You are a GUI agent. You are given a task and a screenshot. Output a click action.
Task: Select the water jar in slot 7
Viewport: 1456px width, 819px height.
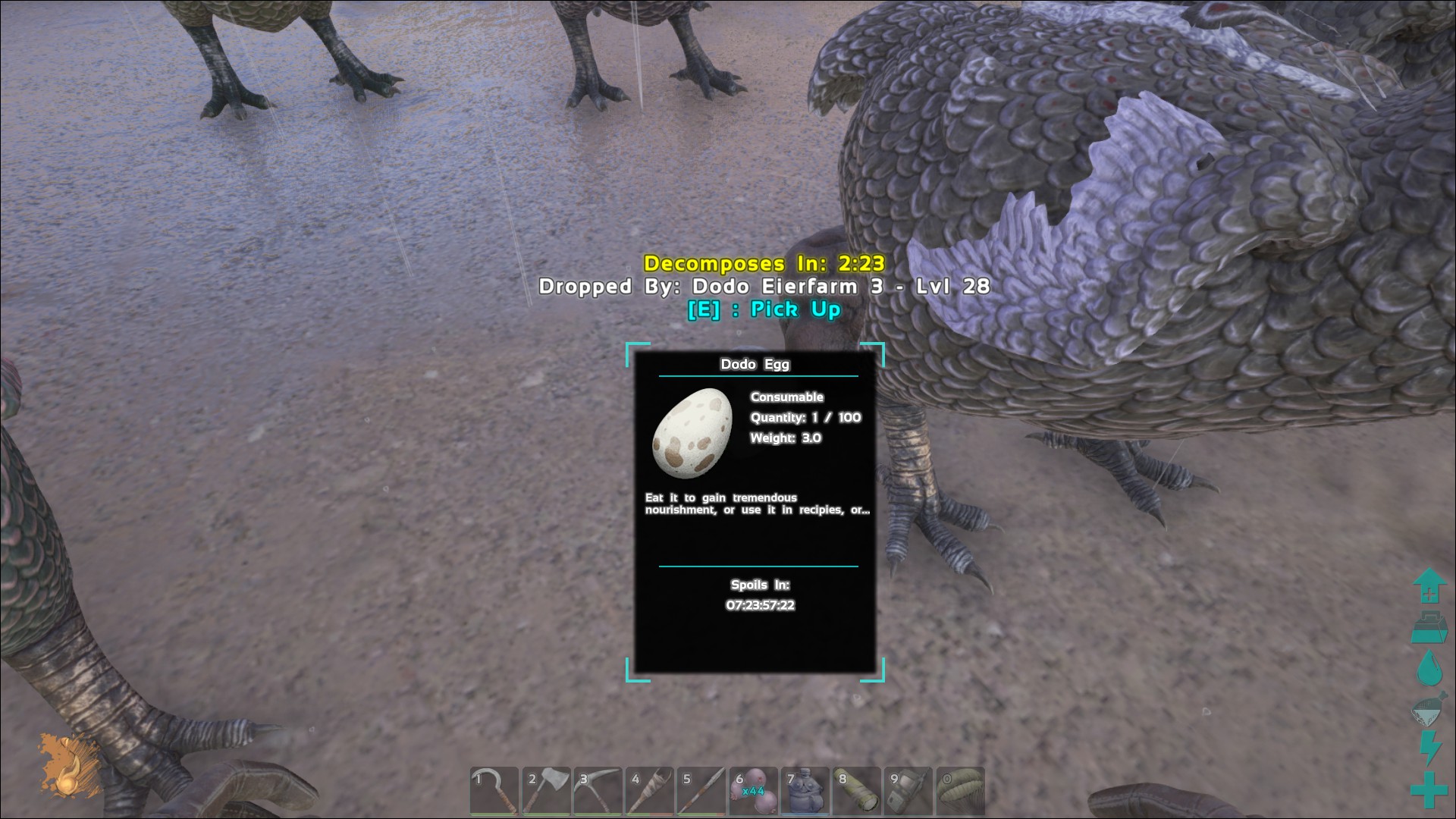coord(805,792)
